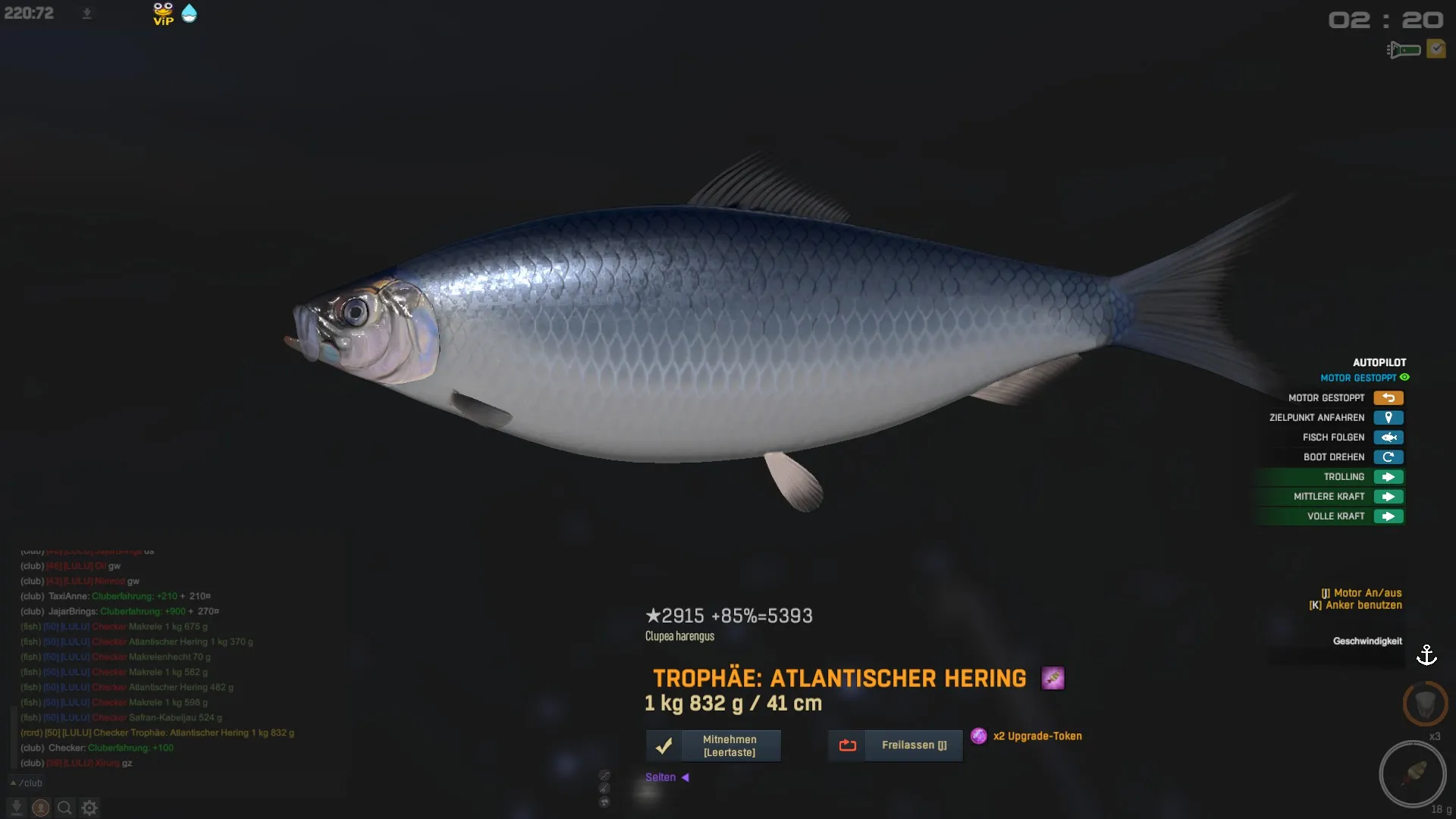Activate the Fisch Folgen autopilot mode

pos(1388,438)
